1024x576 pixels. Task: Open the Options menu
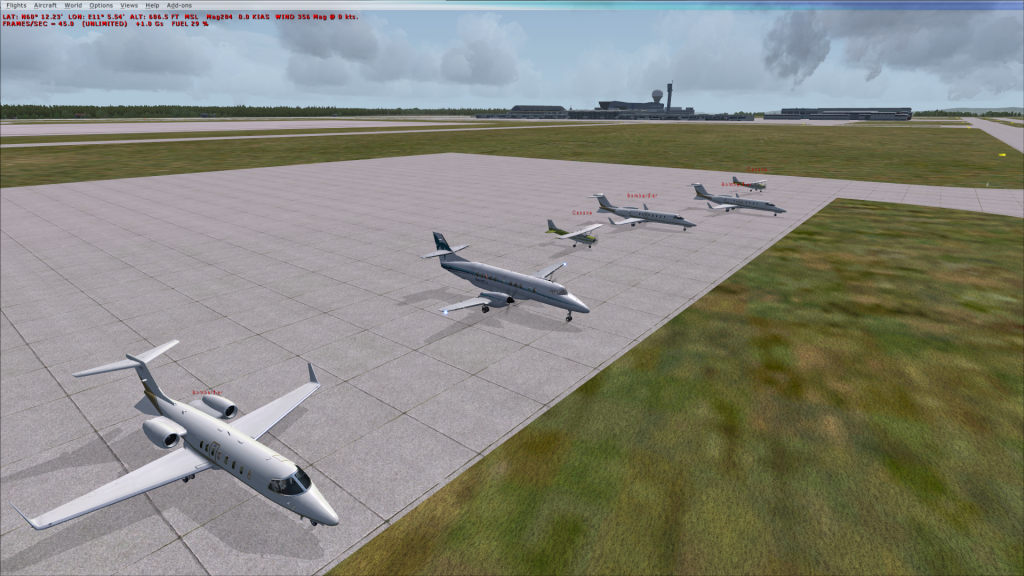pyautogui.click(x=101, y=5)
